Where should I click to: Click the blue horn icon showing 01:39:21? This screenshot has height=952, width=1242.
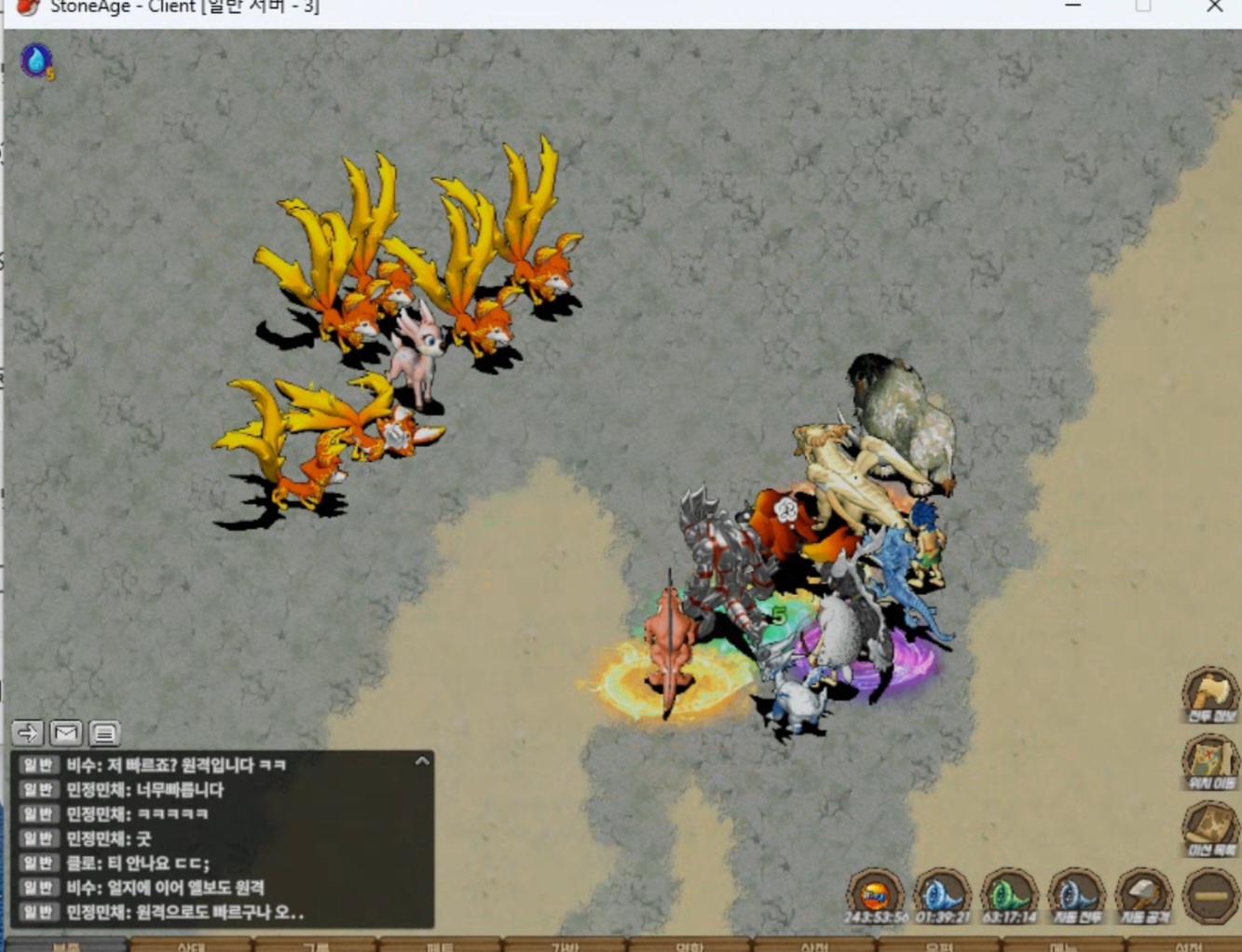point(942,895)
